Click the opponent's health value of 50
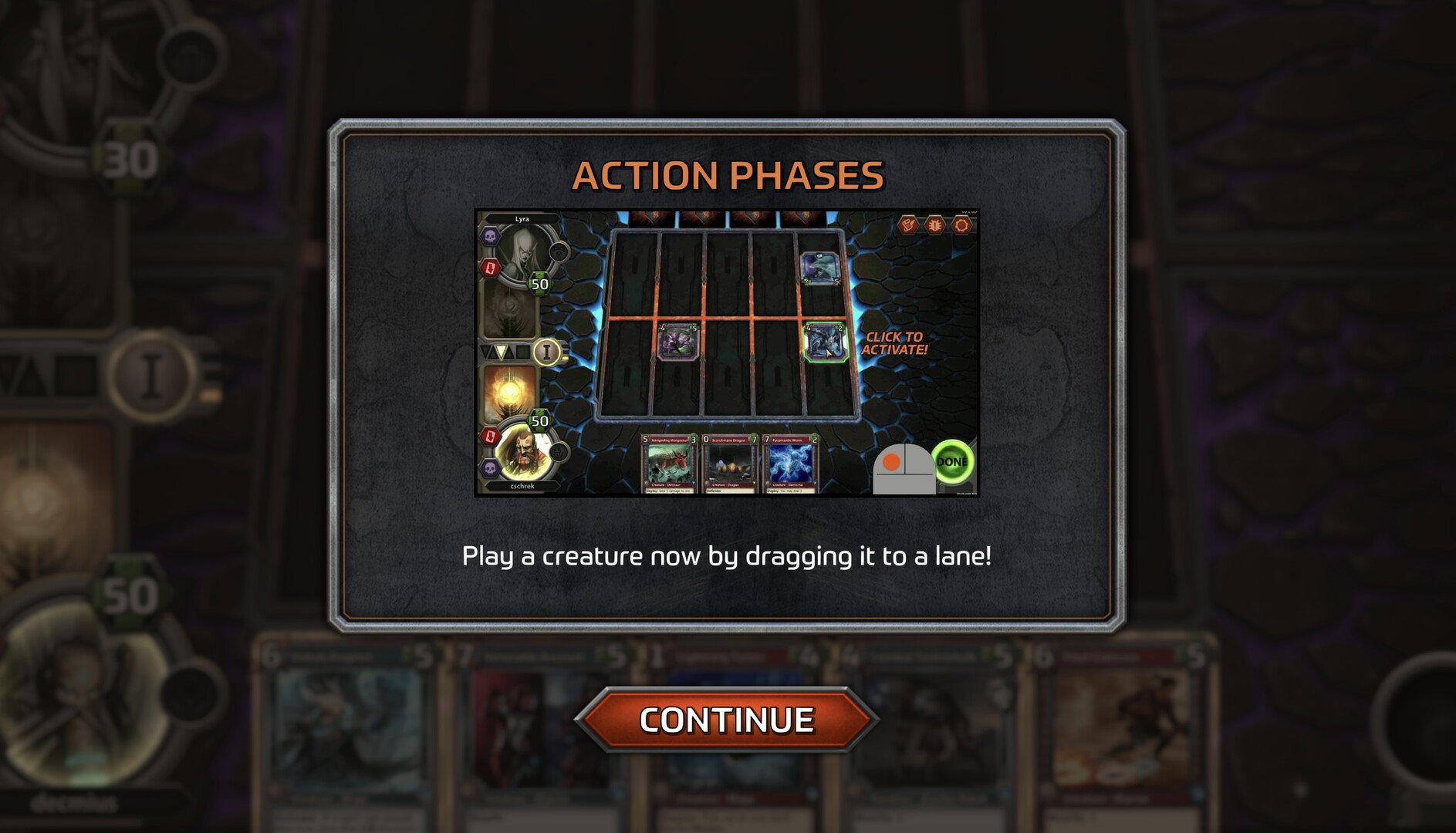1456x833 pixels. click(539, 282)
